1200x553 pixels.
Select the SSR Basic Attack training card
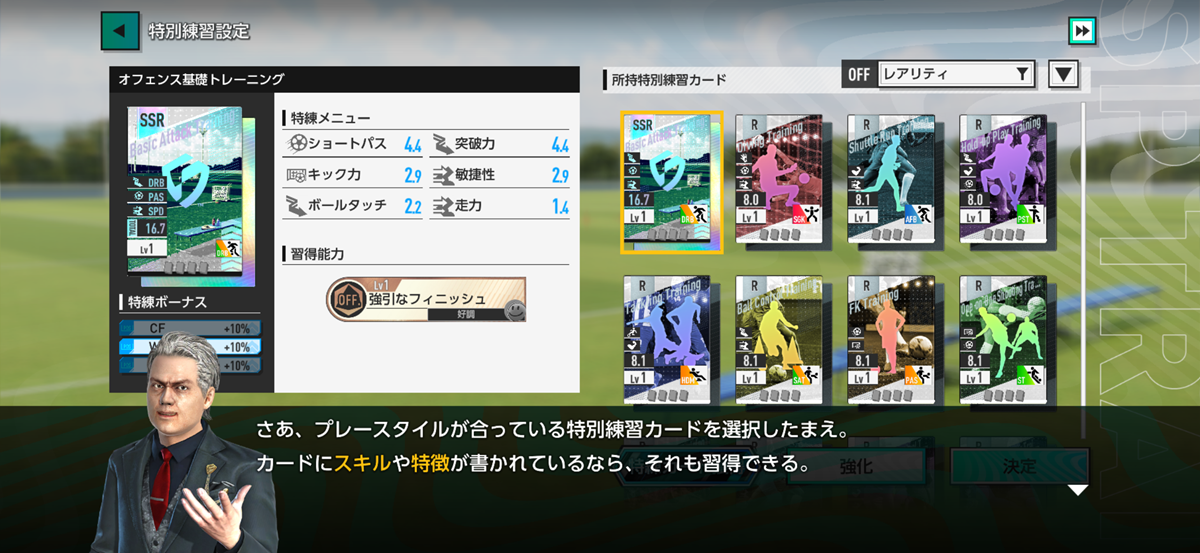click(x=671, y=182)
